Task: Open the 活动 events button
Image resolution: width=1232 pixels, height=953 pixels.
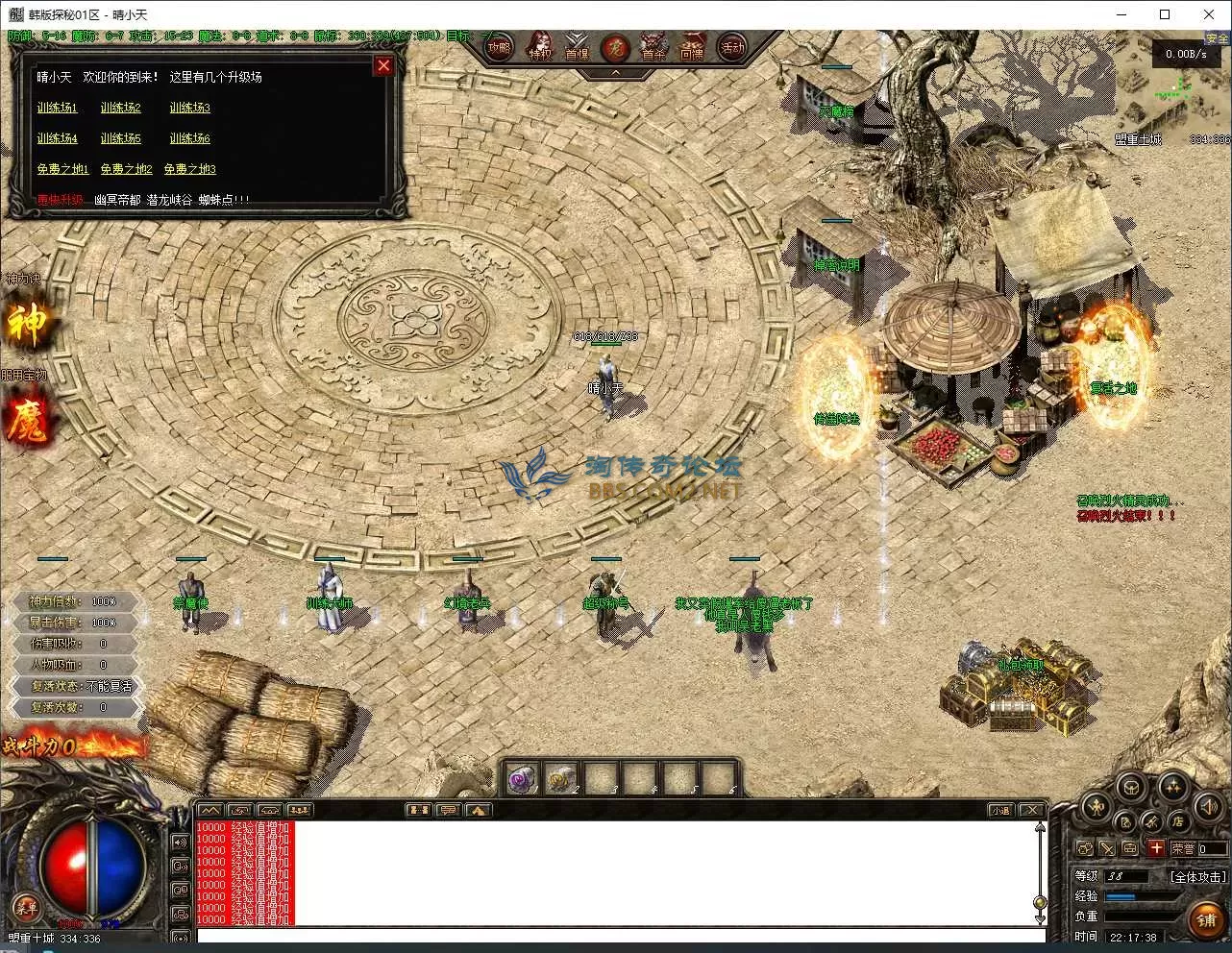Action: coord(732,48)
